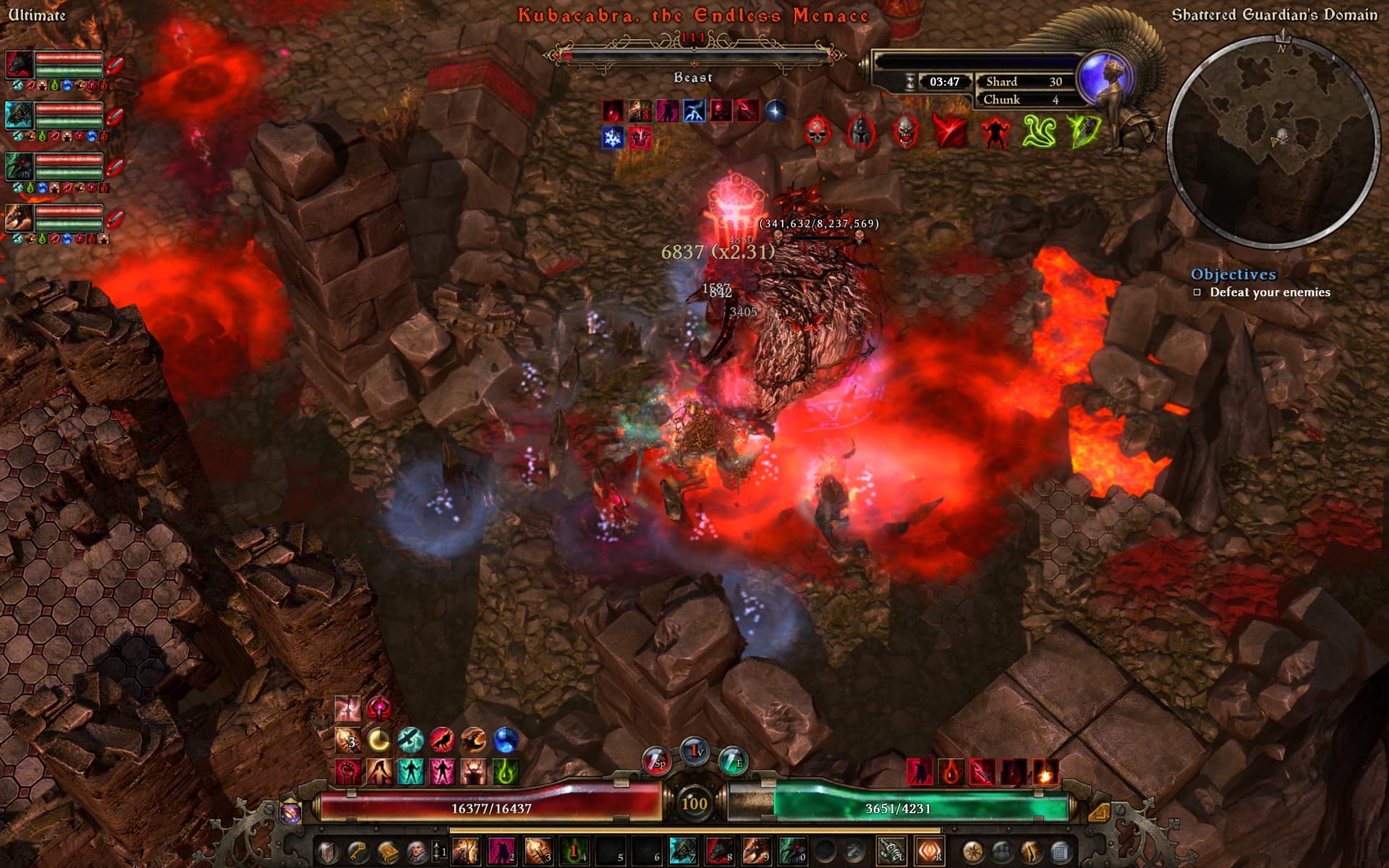Image resolution: width=1389 pixels, height=868 pixels.
Task: Click the left mouse button skill slot
Action: pos(891,851)
